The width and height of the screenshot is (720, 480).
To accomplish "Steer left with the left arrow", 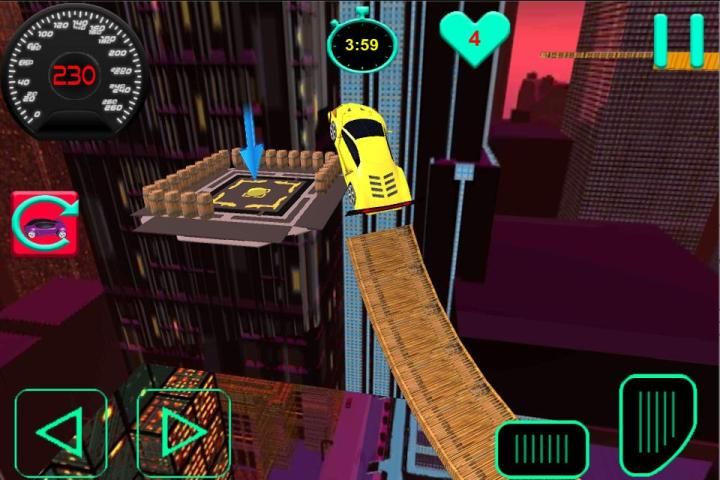I will pos(60,433).
